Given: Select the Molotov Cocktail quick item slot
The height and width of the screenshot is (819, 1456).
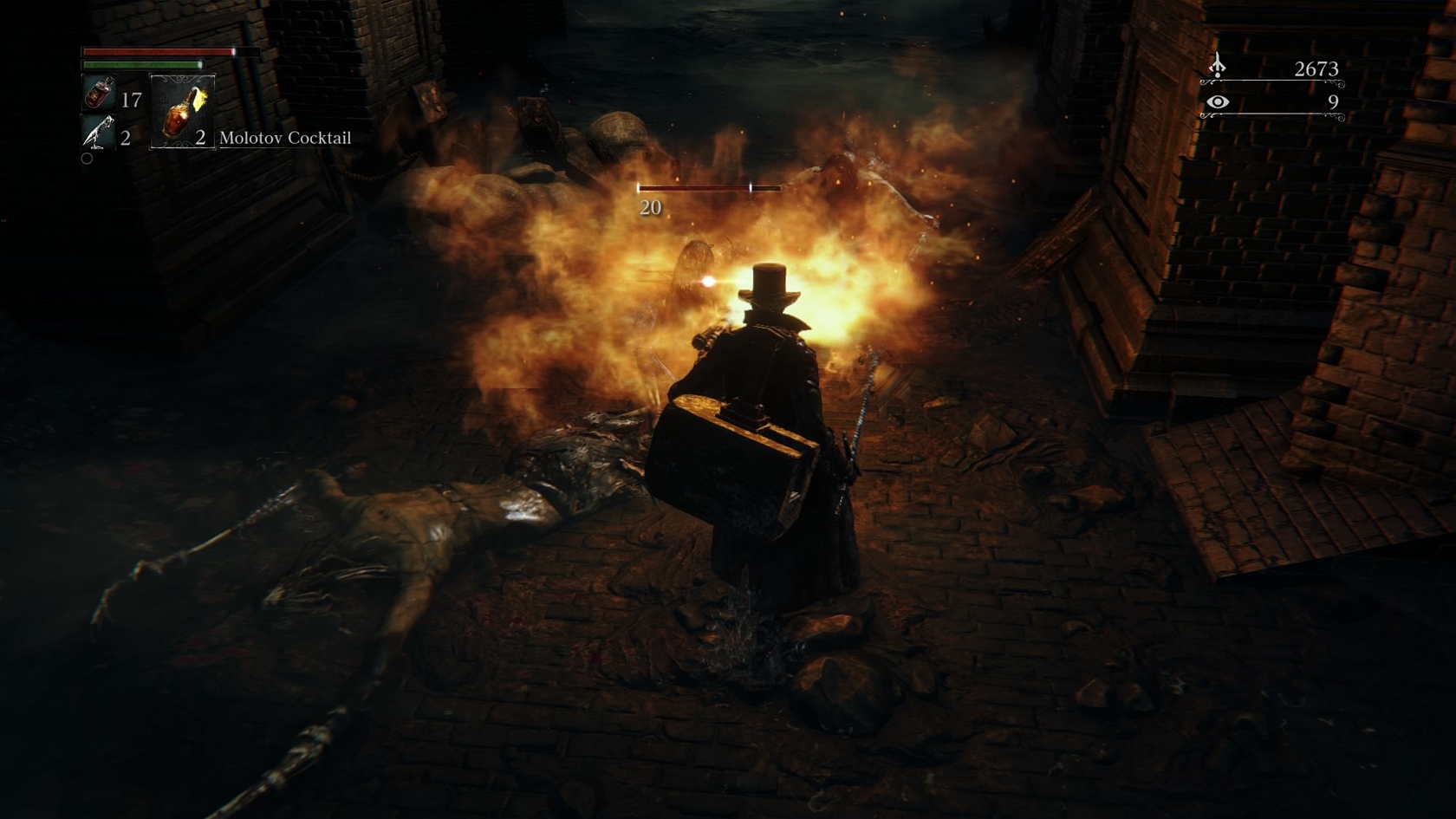Looking at the screenshot, I should point(183,111).
